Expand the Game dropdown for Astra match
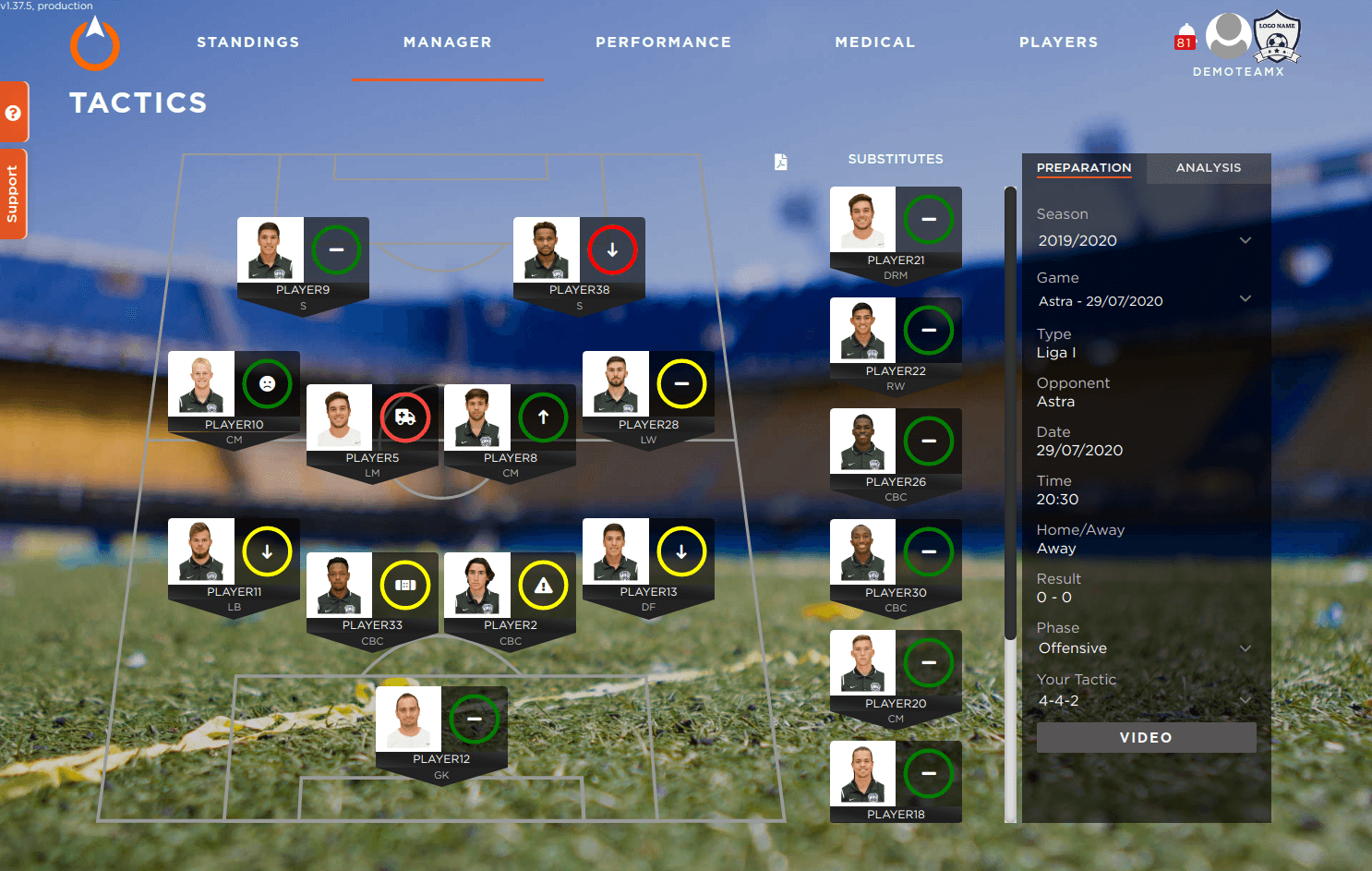Screen dimensions: 1372x871 coord(1144,301)
